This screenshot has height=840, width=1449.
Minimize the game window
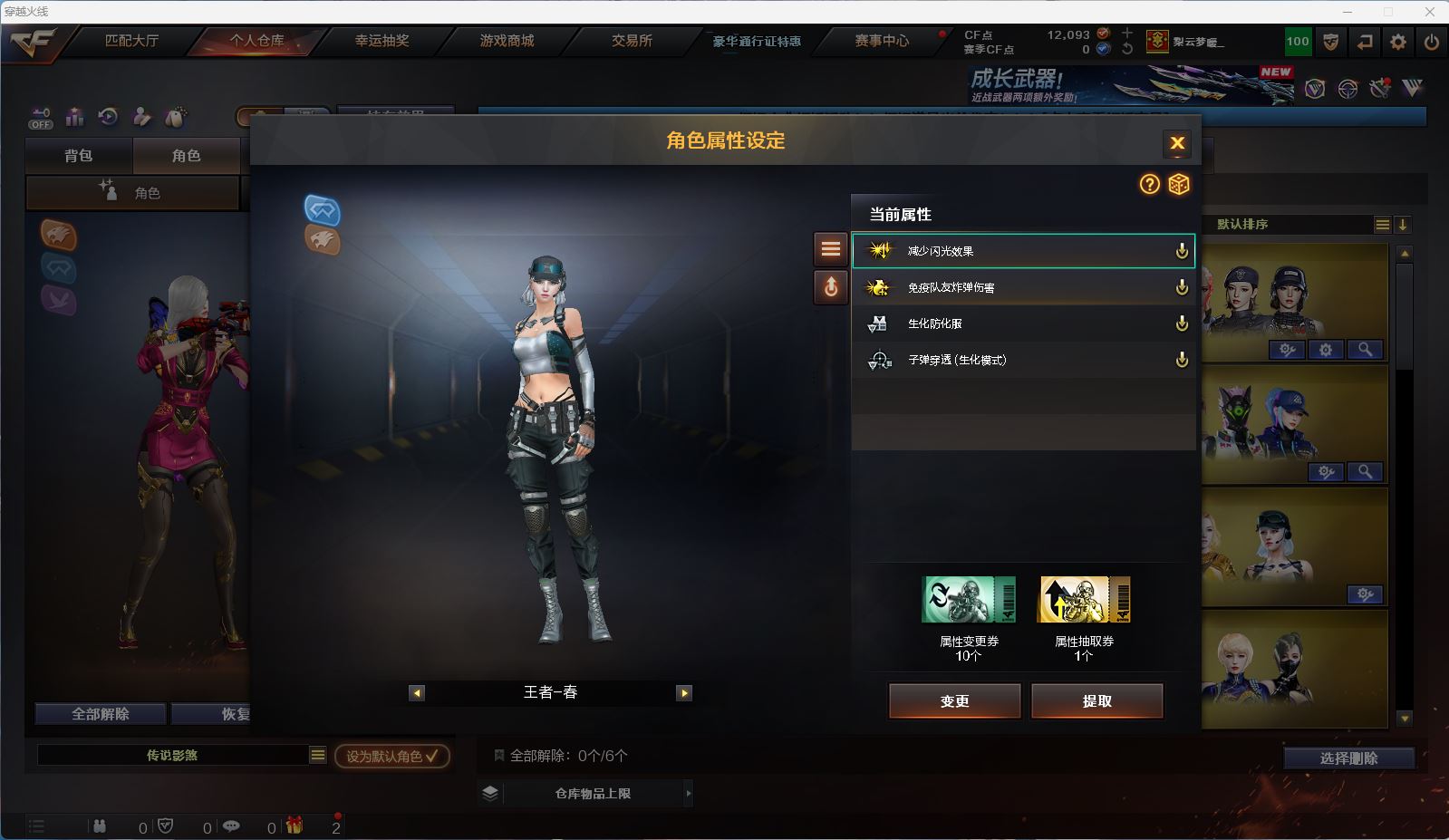[1348, 12]
